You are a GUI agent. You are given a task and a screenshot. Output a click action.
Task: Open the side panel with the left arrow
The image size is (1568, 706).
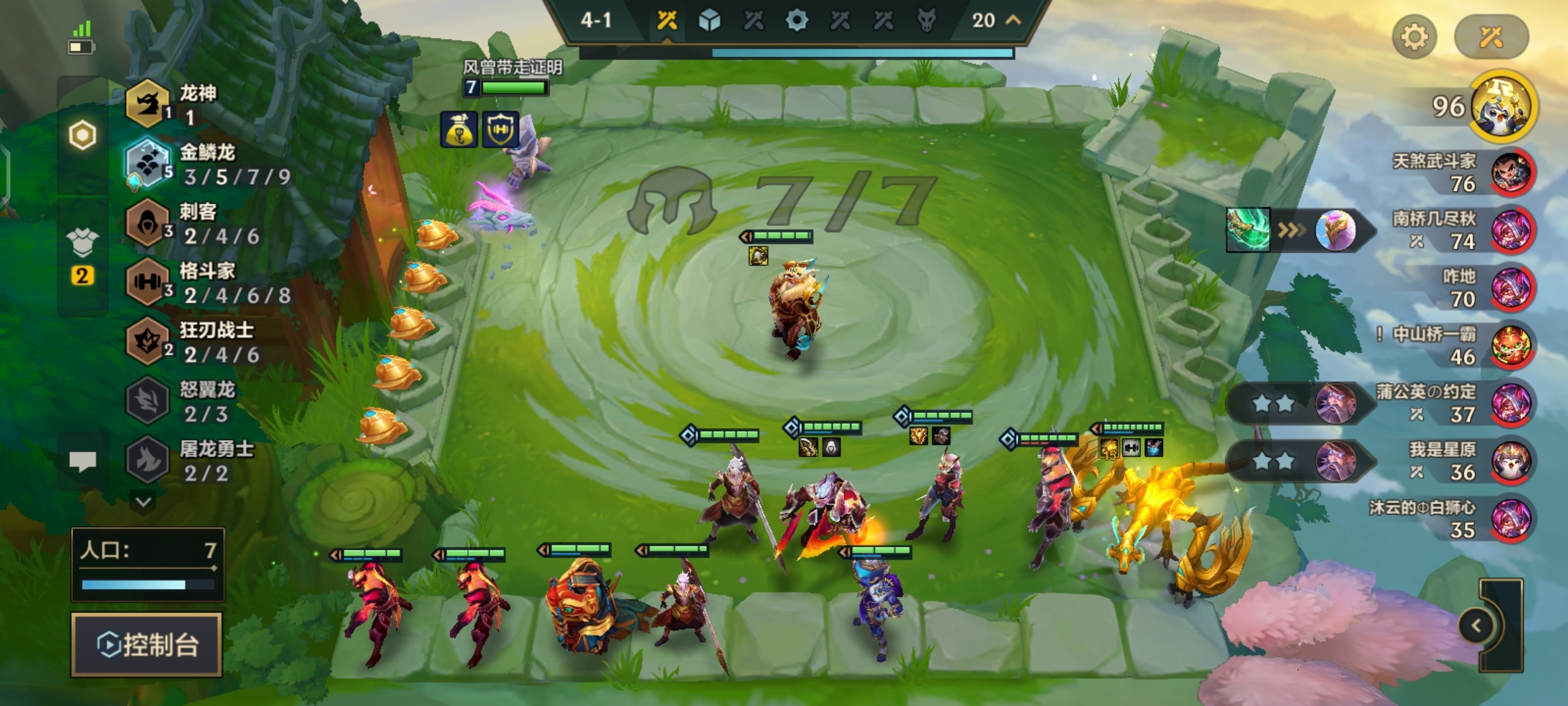click(x=1477, y=626)
